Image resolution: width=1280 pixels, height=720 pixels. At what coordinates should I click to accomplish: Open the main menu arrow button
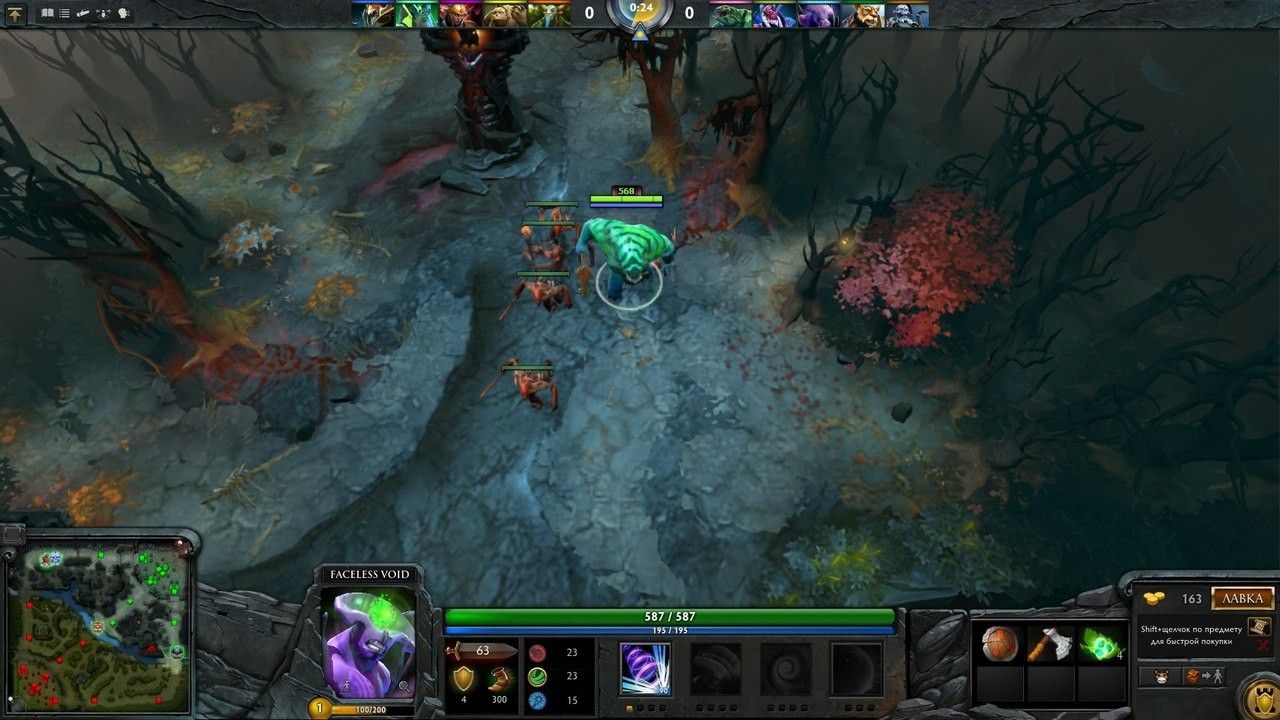[14, 14]
